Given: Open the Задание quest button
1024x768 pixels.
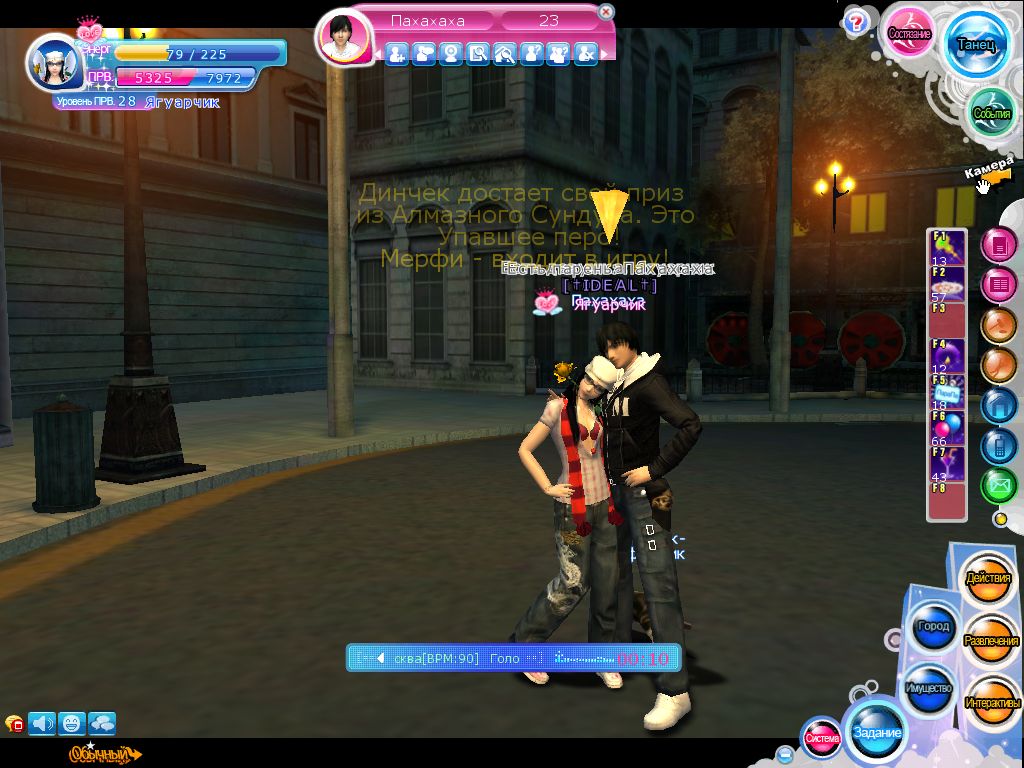Looking at the screenshot, I should point(876,733).
